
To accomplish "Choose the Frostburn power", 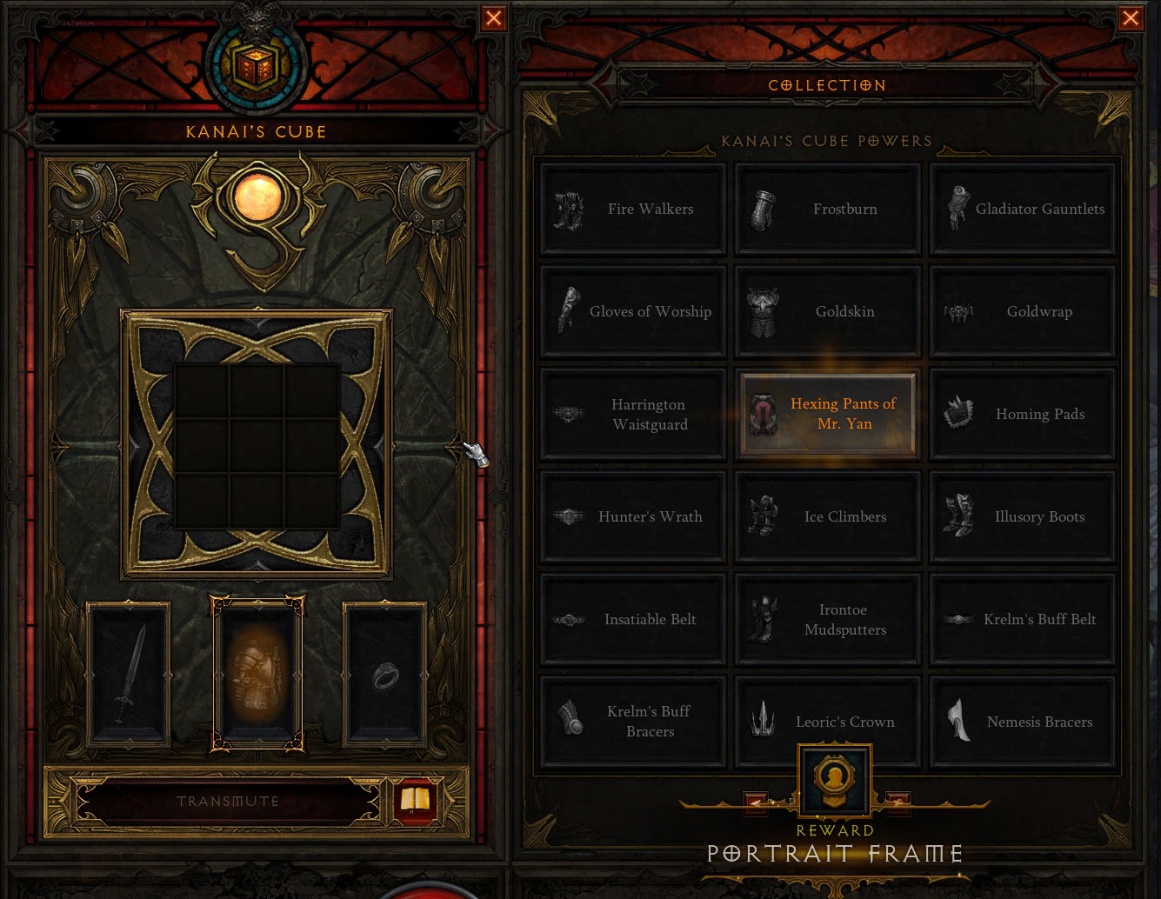I will point(827,209).
